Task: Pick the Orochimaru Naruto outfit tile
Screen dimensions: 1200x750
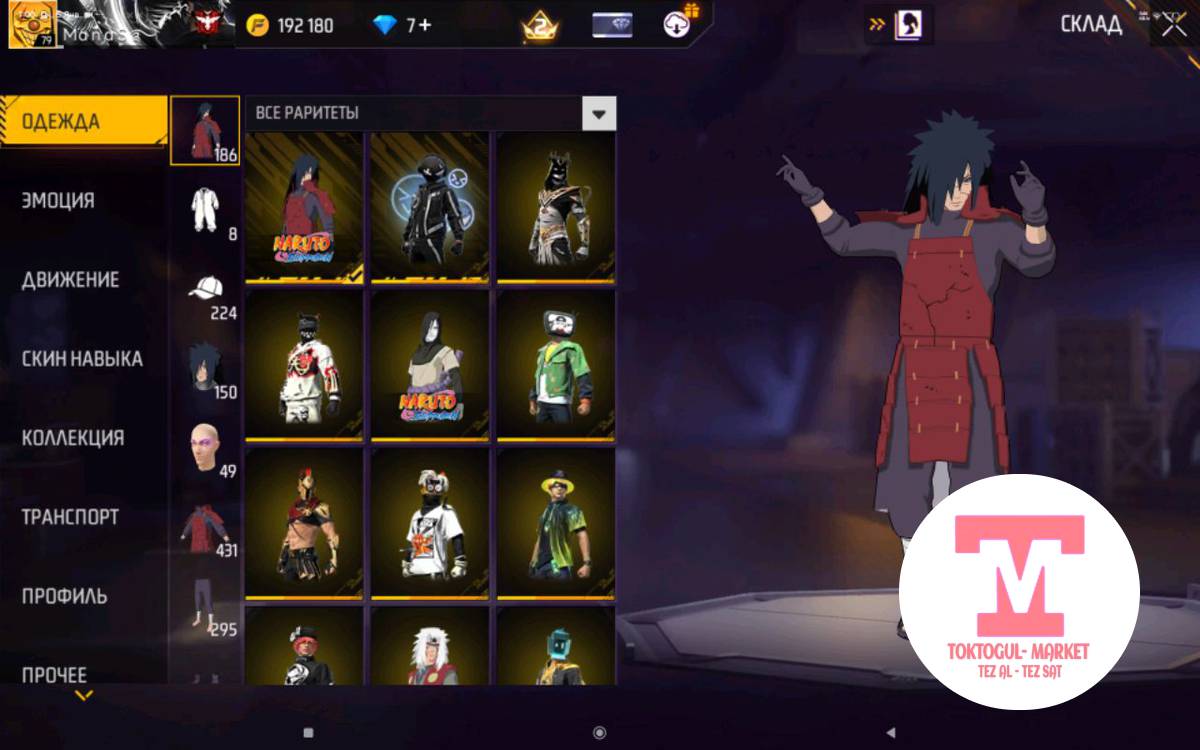Action: 430,365
